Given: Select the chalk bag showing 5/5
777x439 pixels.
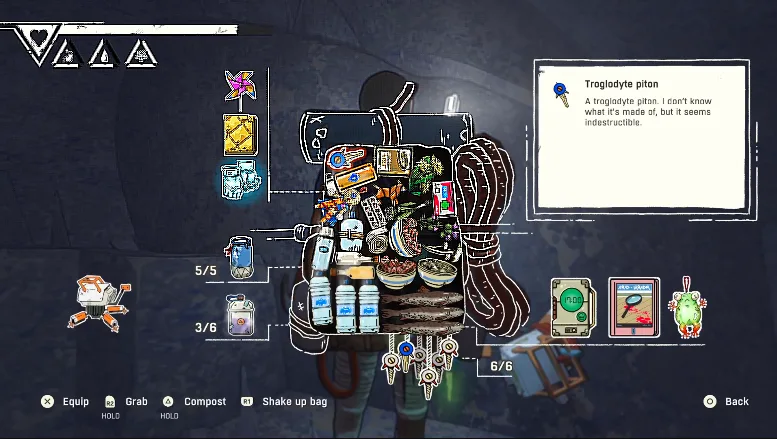Looking at the screenshot, I should (241, 257).
